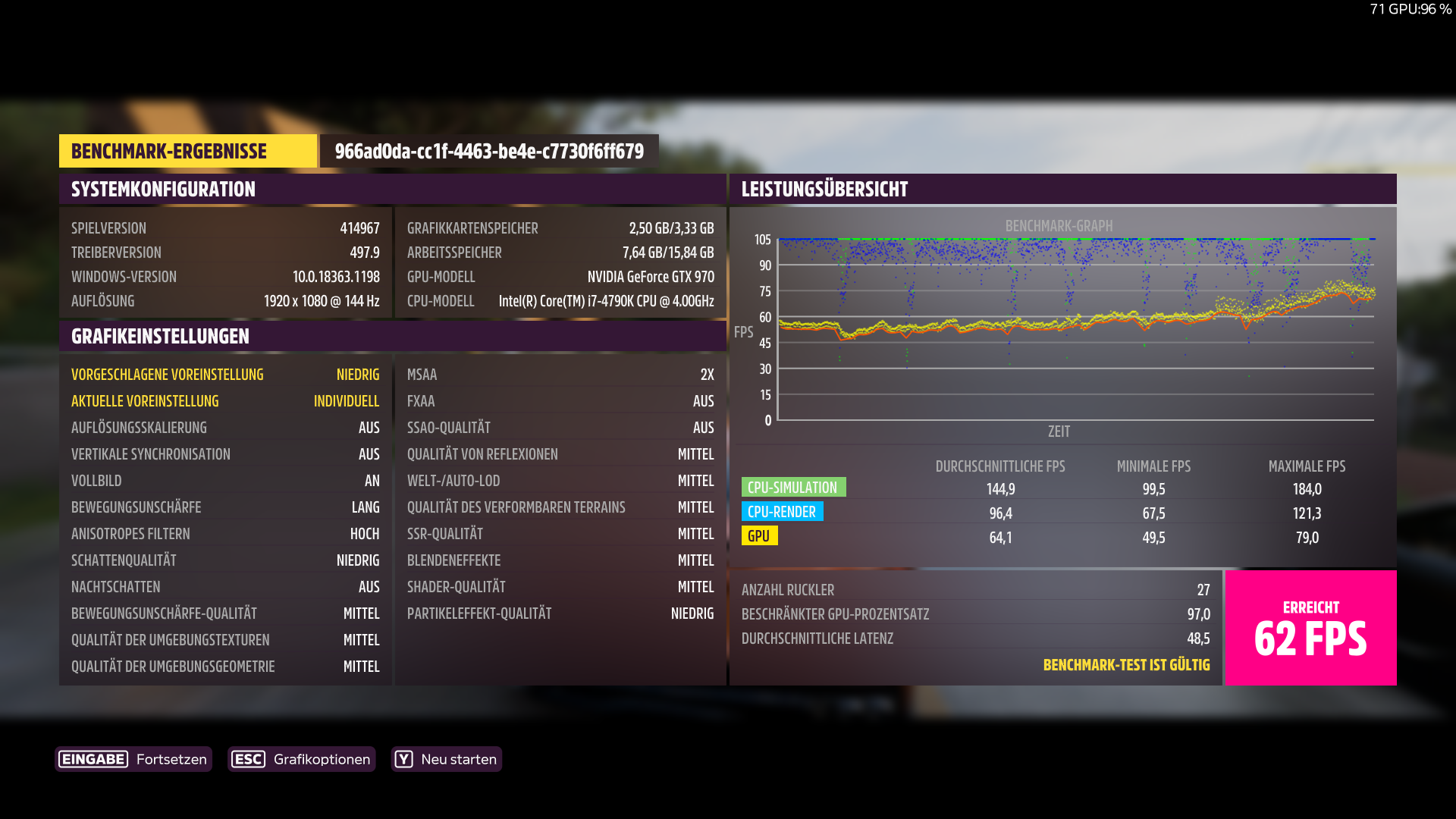This screenshot has width=1456, height=819.
Task: Select the yellow GPU legend marker
Action: [760, 536]
